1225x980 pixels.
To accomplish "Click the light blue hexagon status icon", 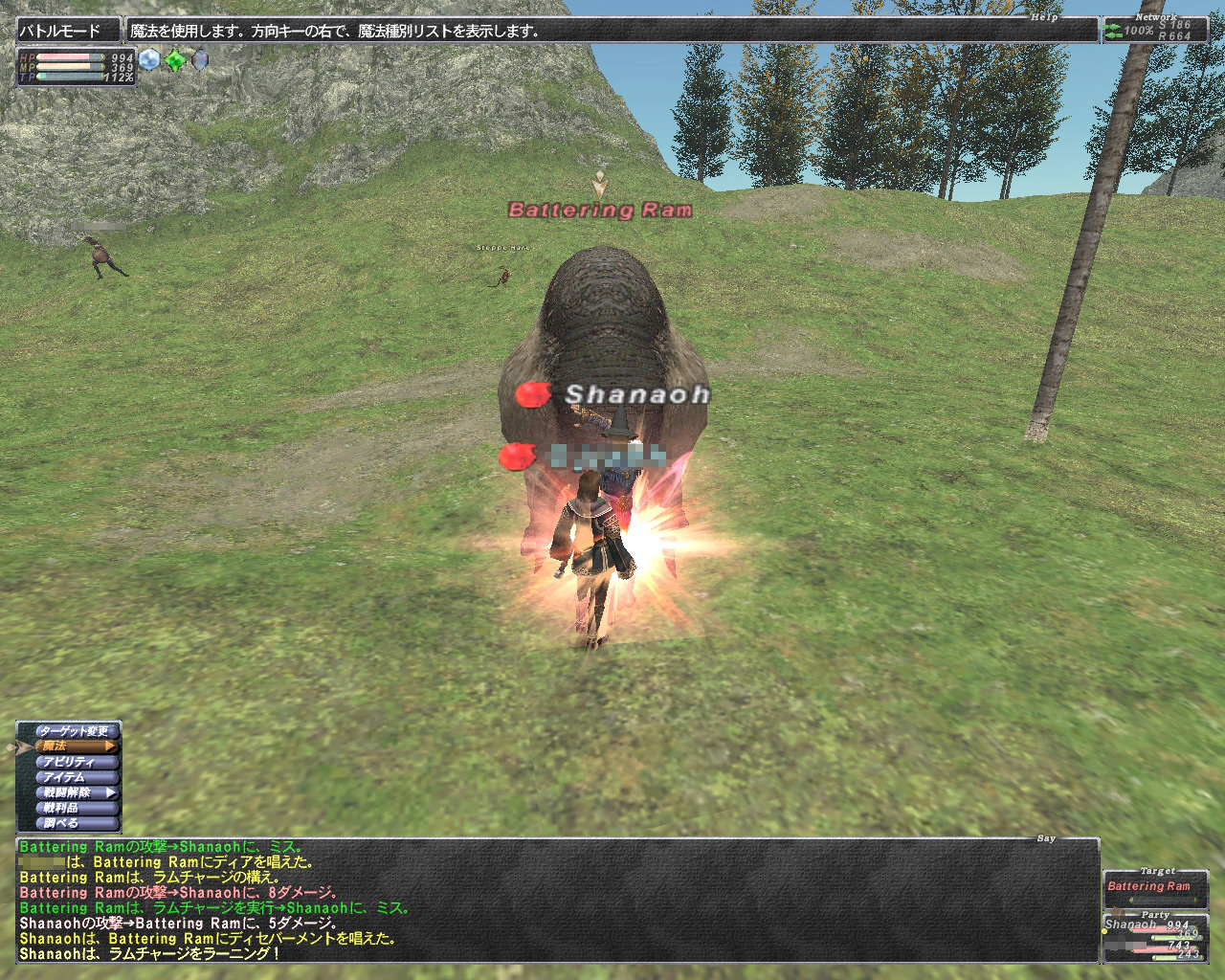I will point(148,60).
